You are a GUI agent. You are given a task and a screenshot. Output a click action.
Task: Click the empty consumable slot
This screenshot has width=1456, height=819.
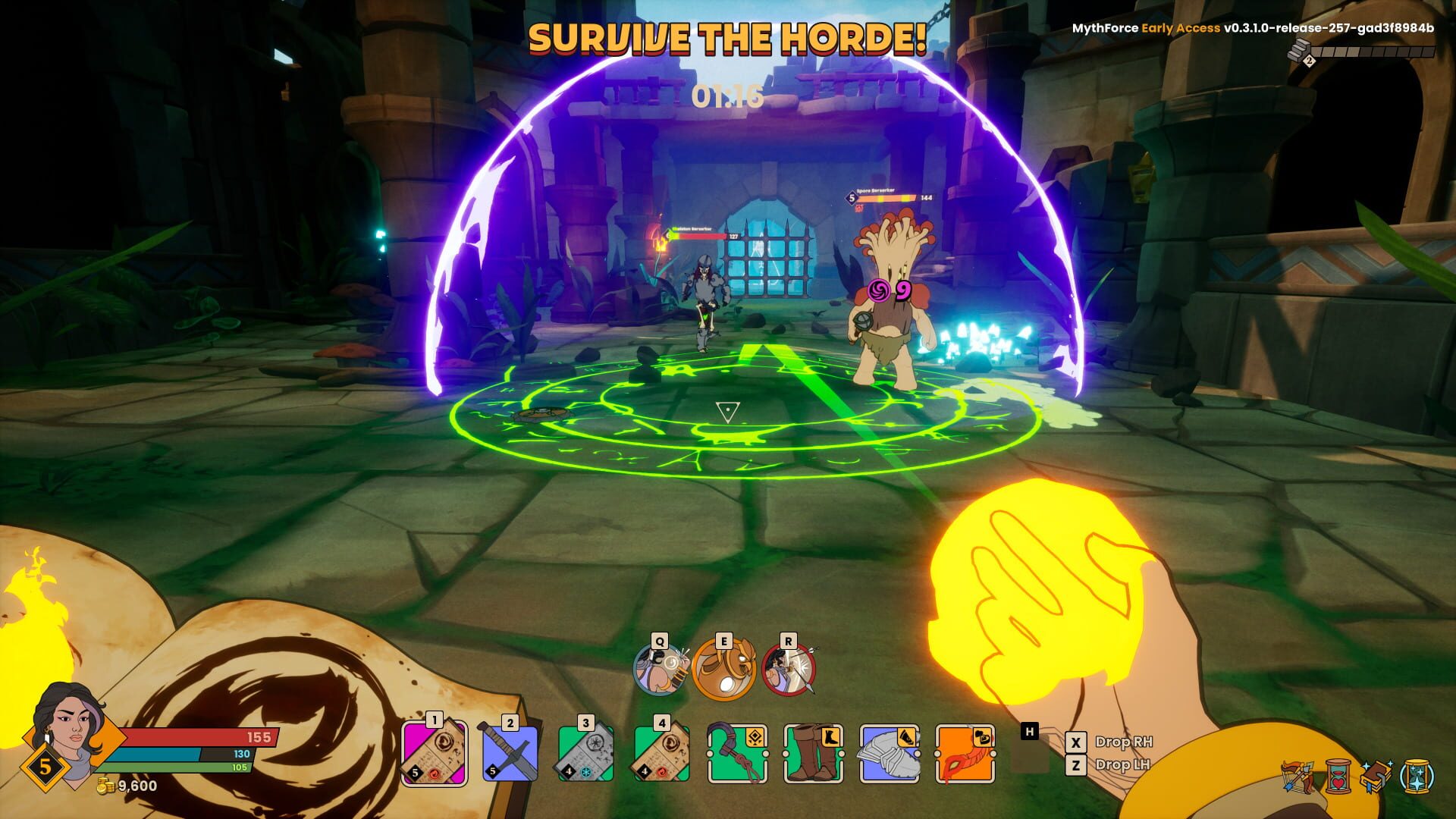point(1029,753)
